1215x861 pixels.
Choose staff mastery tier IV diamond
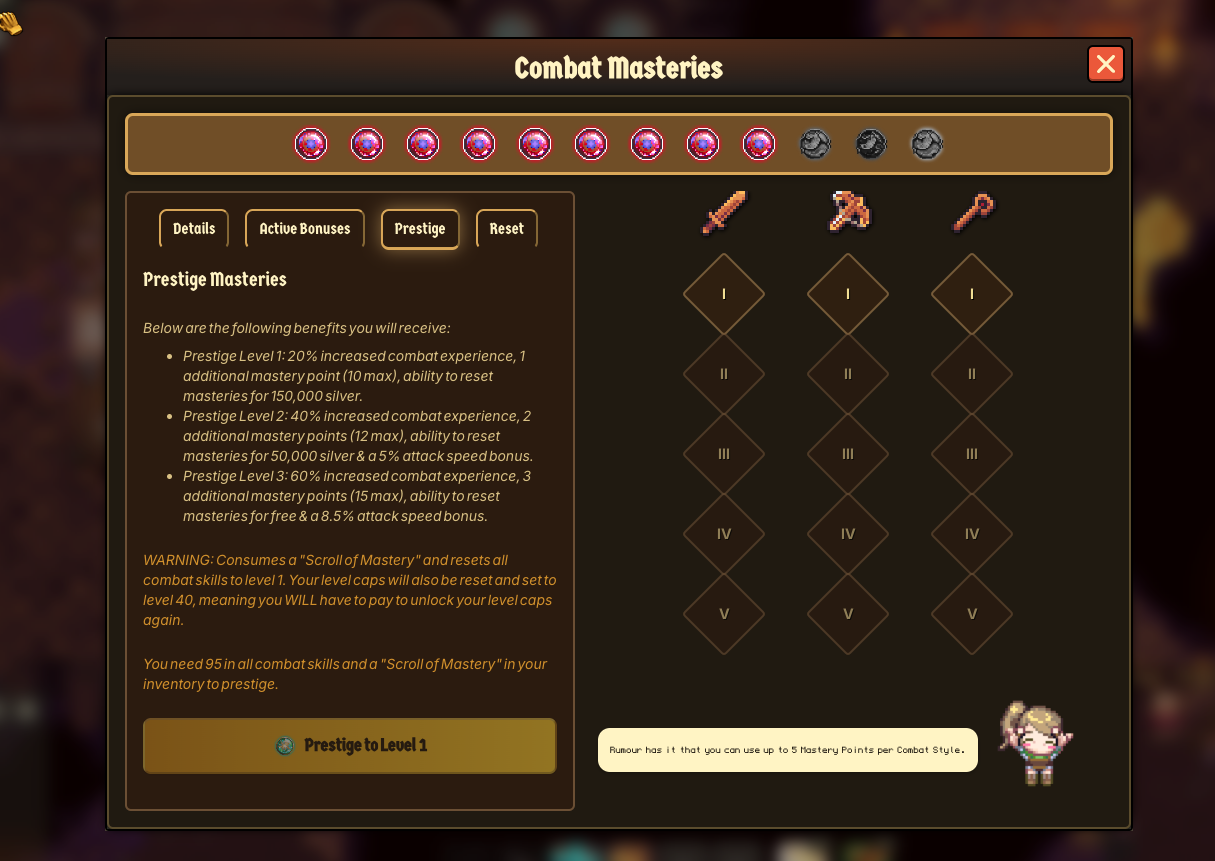coord(972,534)
